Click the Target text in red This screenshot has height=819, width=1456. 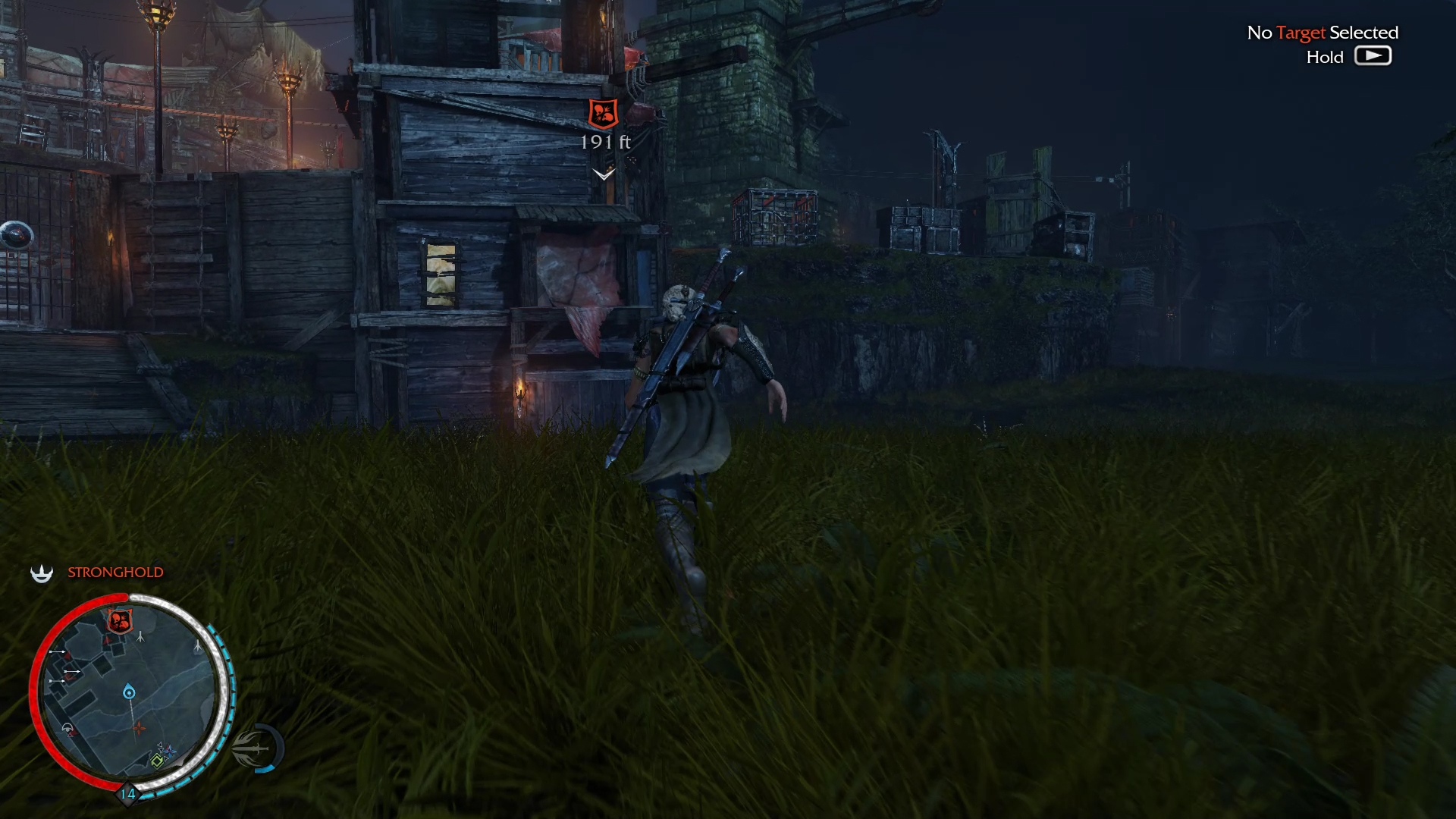click(1303, 33)
